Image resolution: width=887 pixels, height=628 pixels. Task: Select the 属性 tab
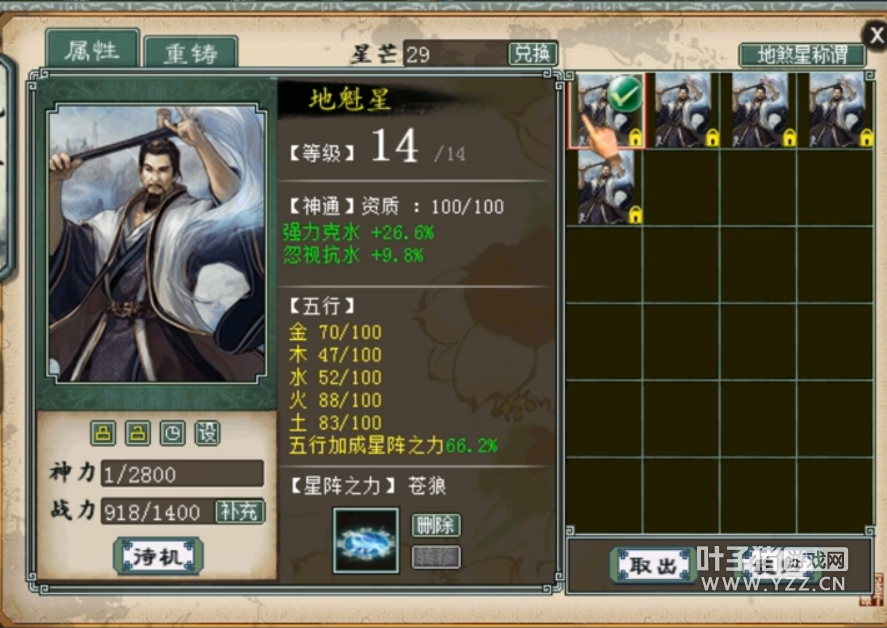pos(92,50)
